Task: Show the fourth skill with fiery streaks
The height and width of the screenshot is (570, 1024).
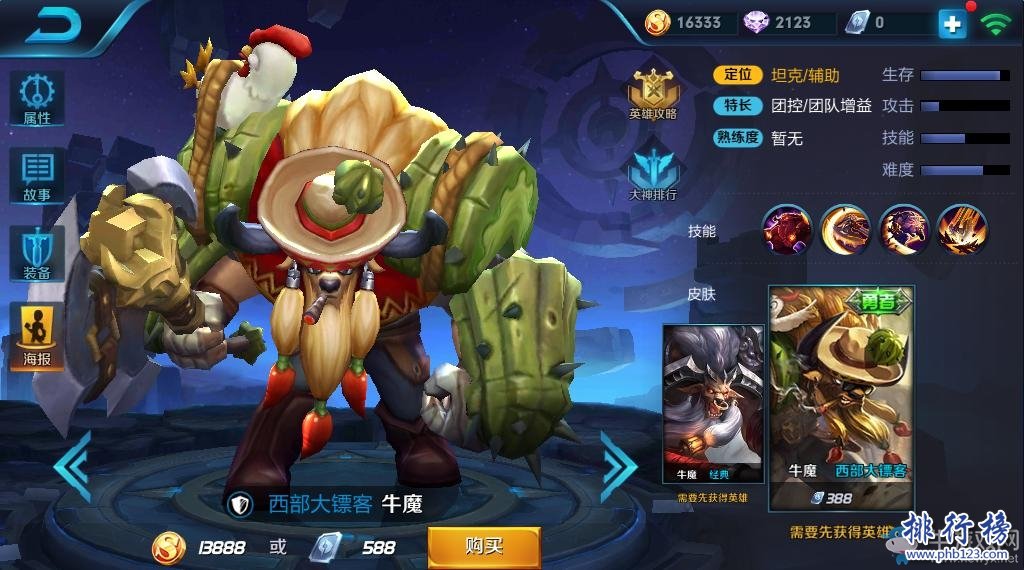Action: [962, 230]
